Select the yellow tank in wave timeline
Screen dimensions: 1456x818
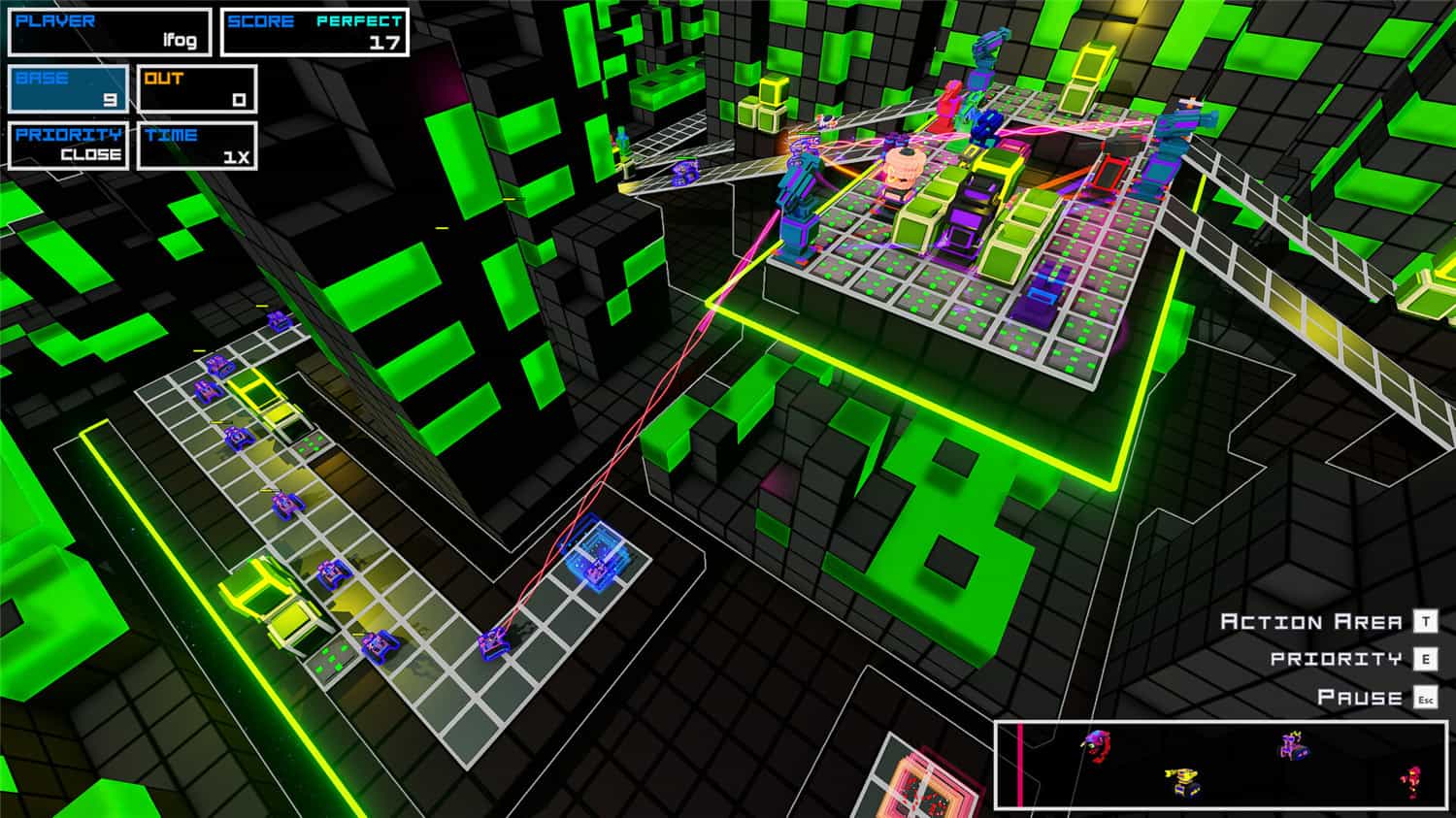[x=1181, y=781]
